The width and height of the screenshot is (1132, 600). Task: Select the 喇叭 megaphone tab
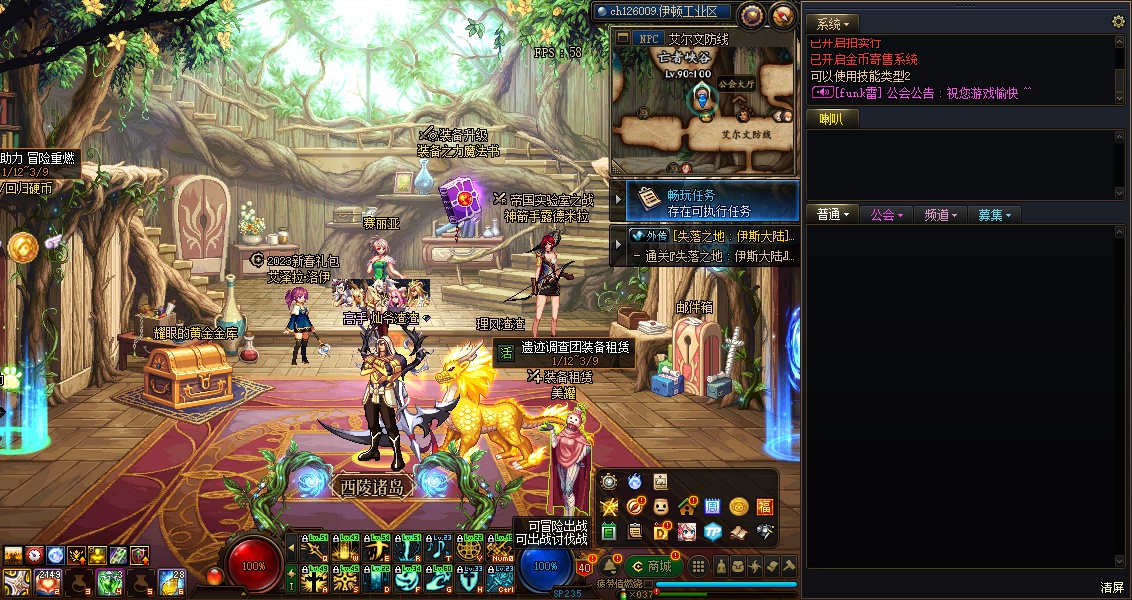831,119
